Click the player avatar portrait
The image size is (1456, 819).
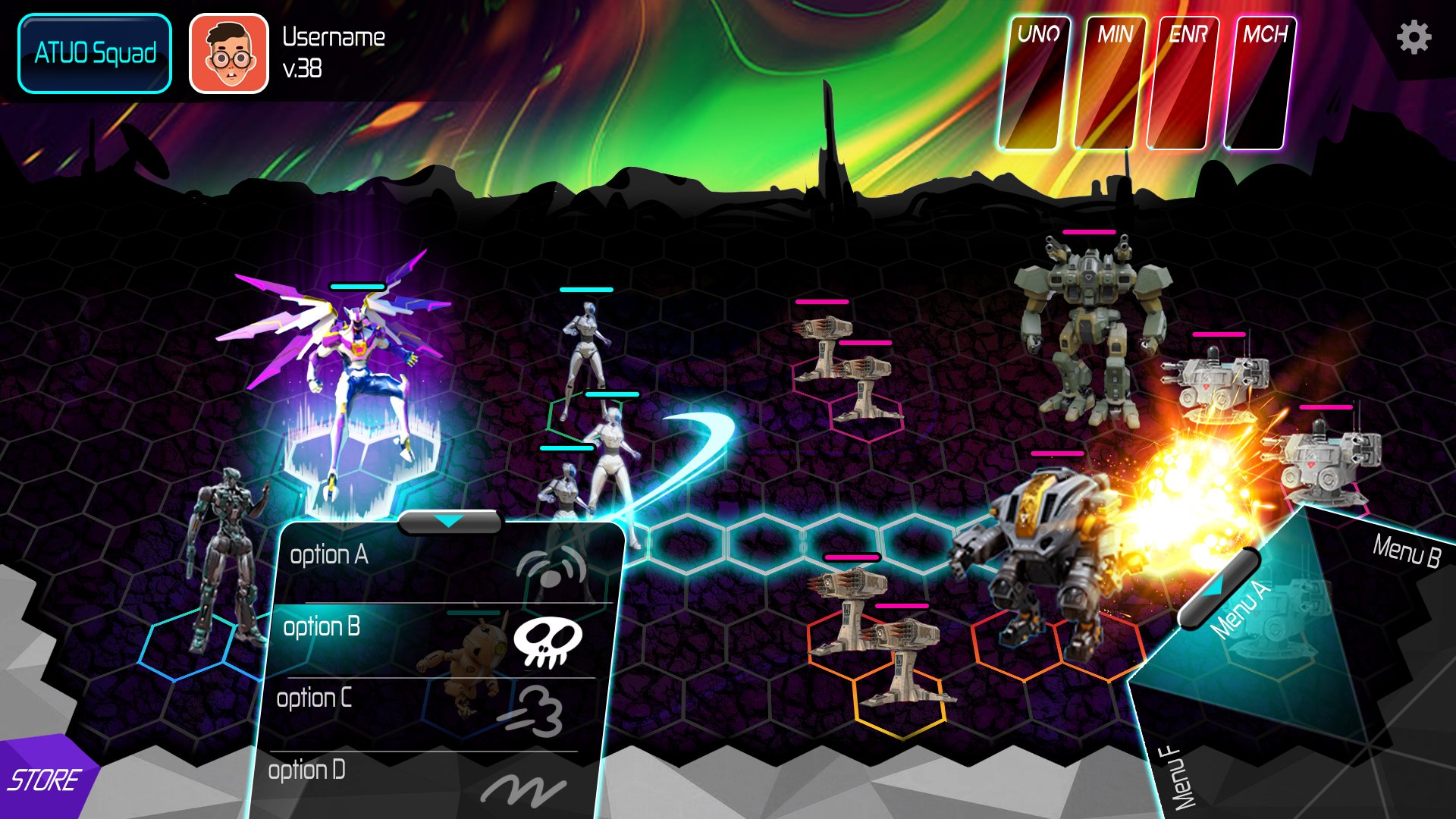pos(228,54)
